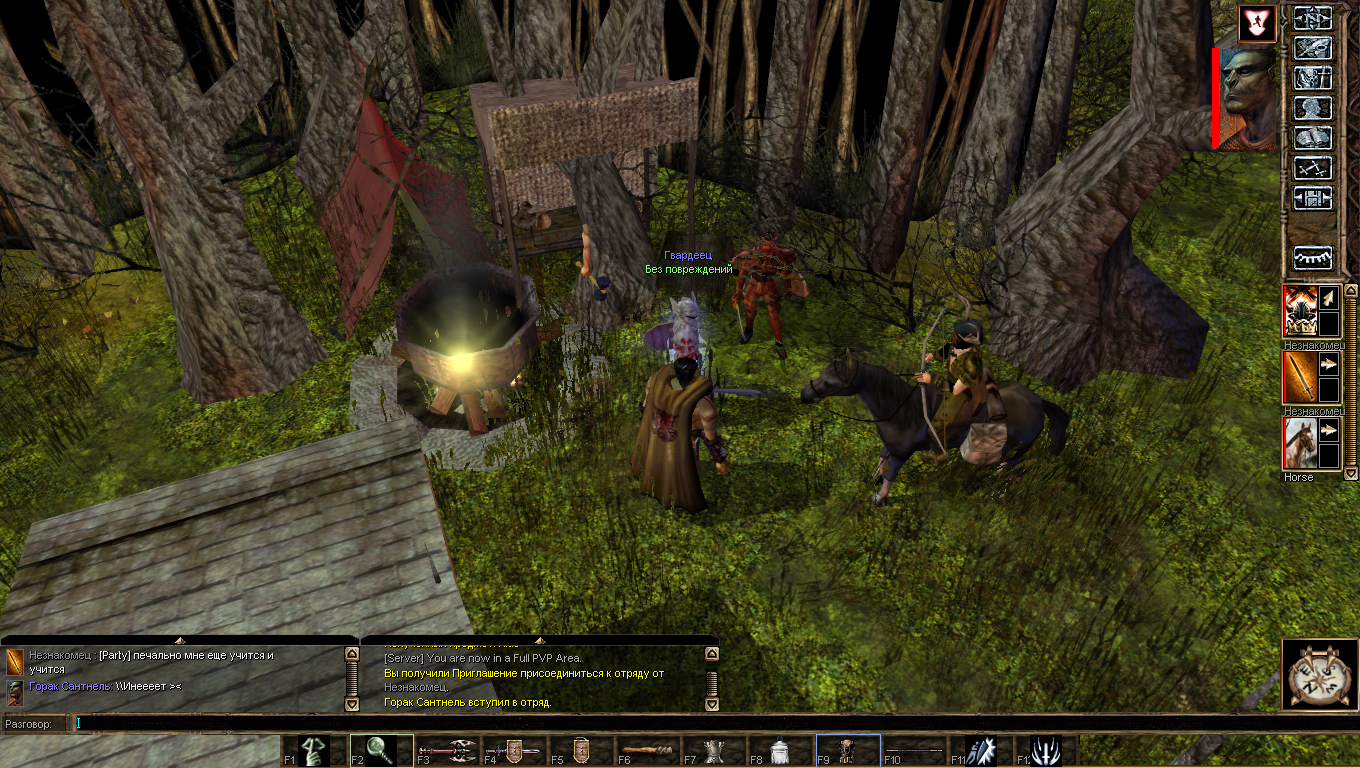
Task: Select the crowned helmet party portrait
Action: click(1300, 311)
